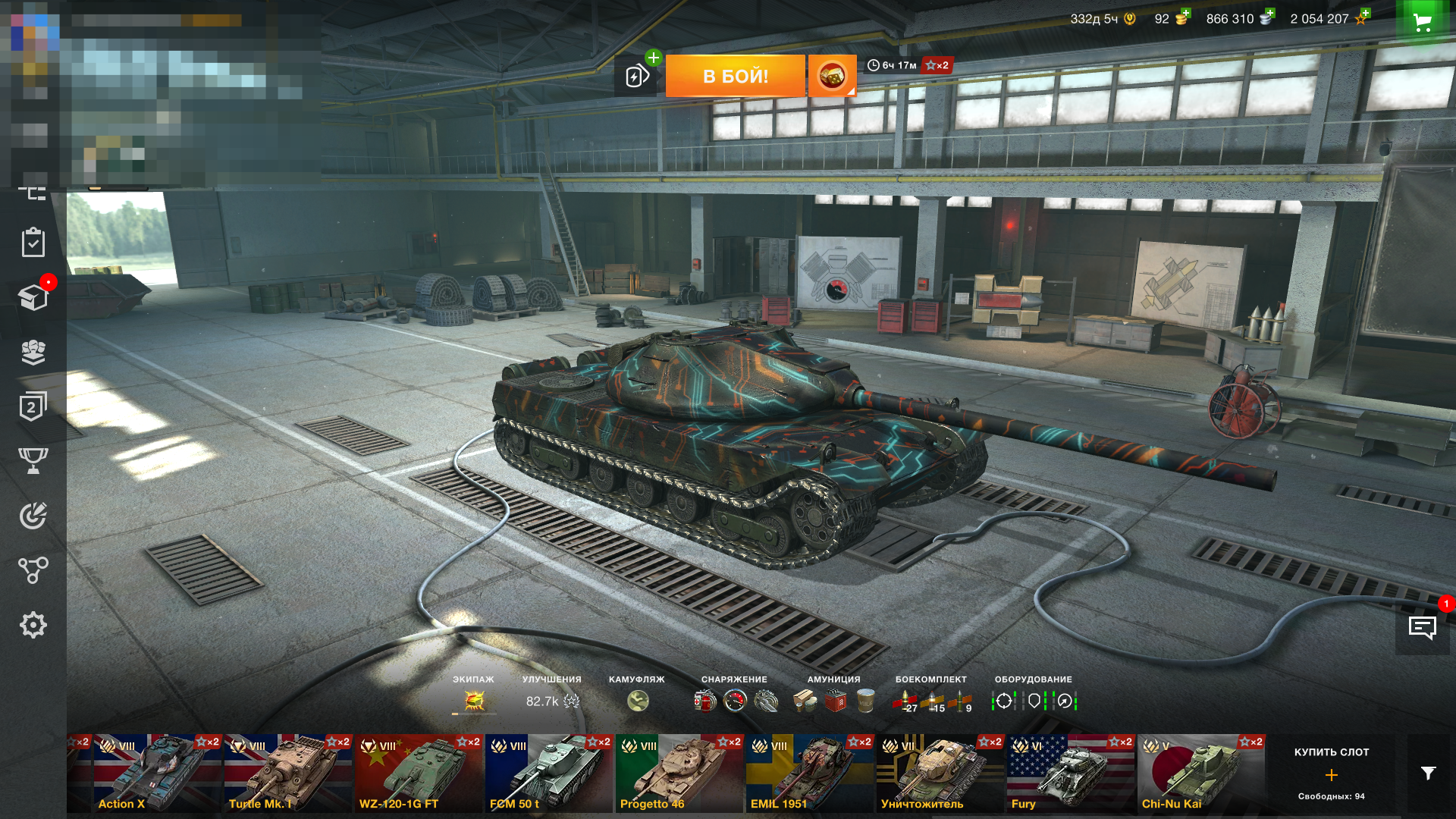Select the FCM 50 t tank
Image resolution: width=1456 pixels, height=819 pixels.
click(549, 773)
